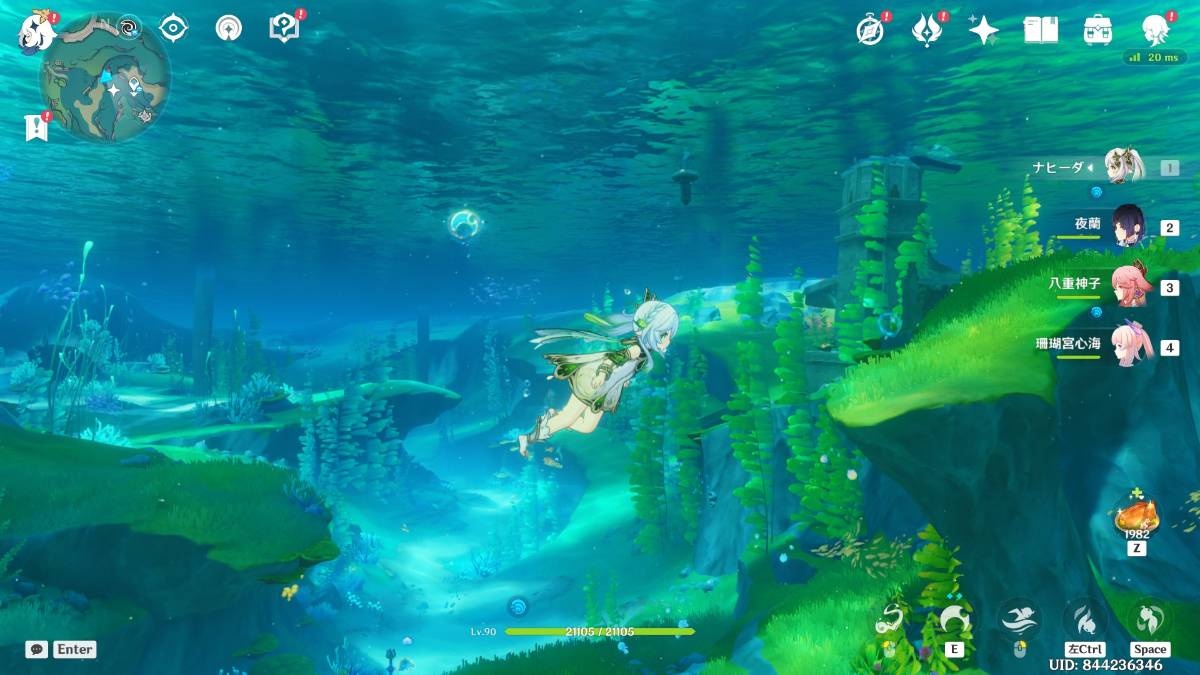Open the events compass icon
The width and height of the screenshot is (1200, 675).
[x=870, y=30]
